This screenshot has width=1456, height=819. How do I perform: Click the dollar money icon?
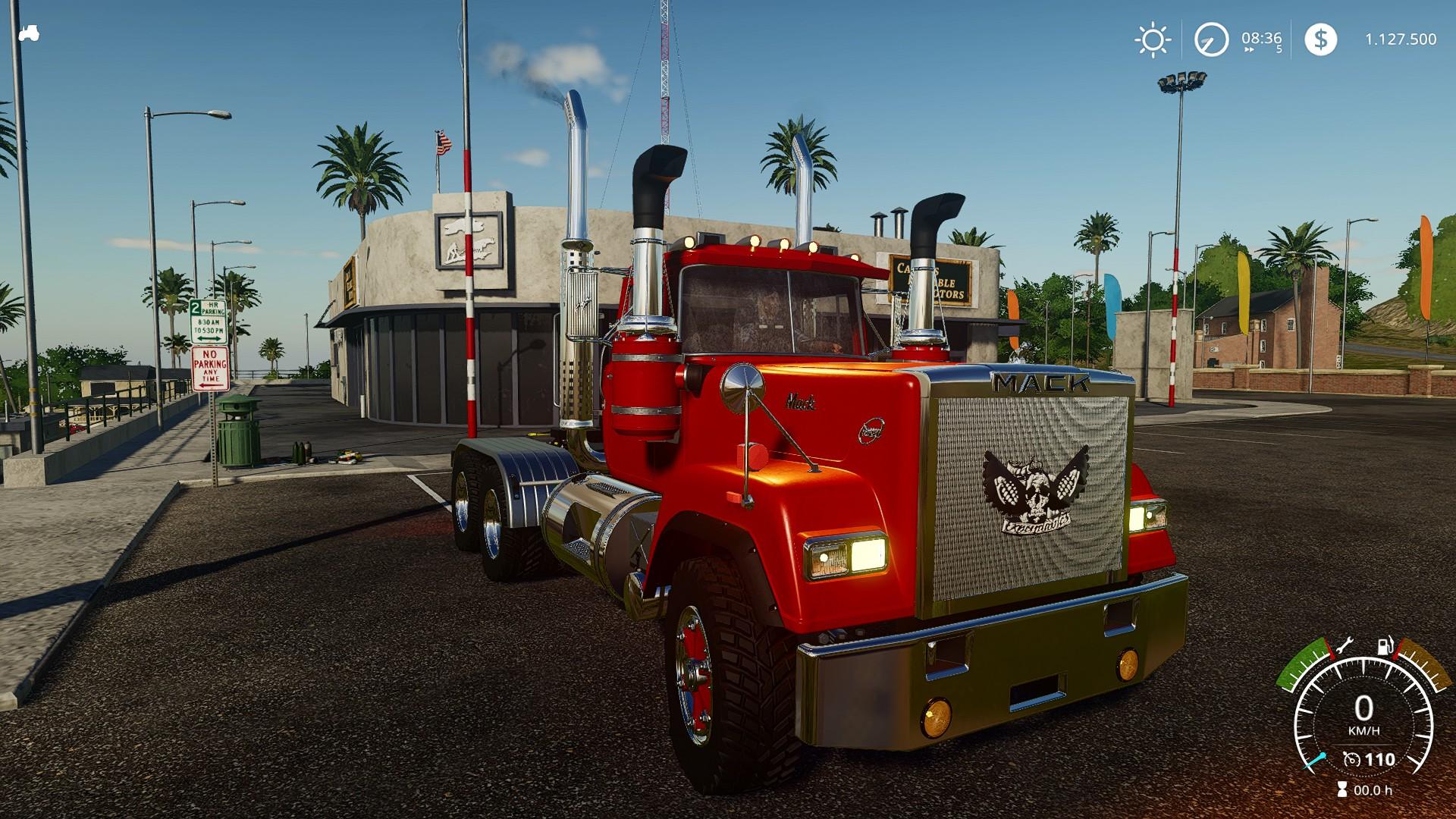(x=1320, y=39)
